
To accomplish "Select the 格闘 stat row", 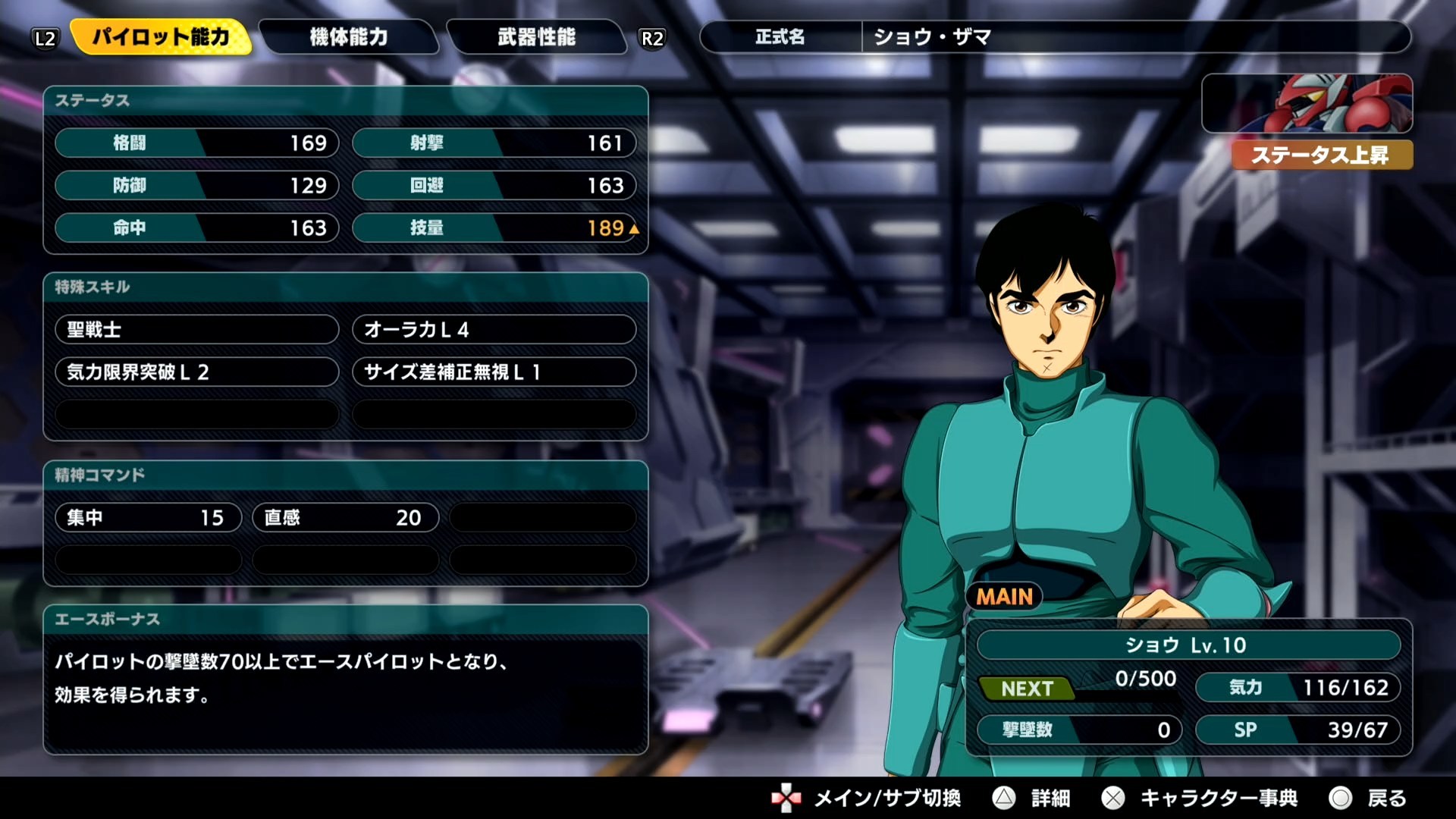I will tap(196, 143).
